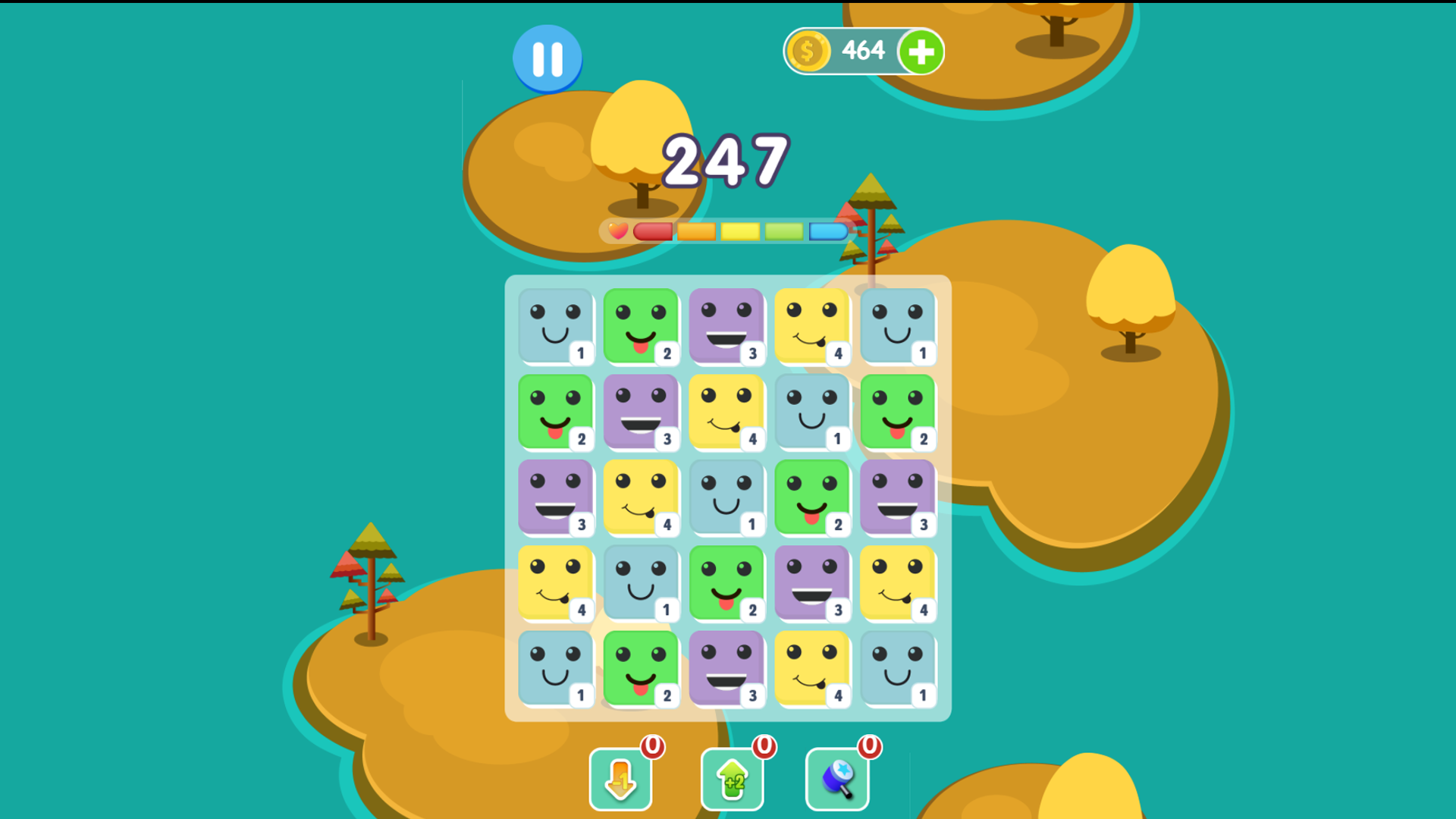Activate the +2 upgrade arrow power-up
The image size is (1456, 819).
(x=729, y=778)
